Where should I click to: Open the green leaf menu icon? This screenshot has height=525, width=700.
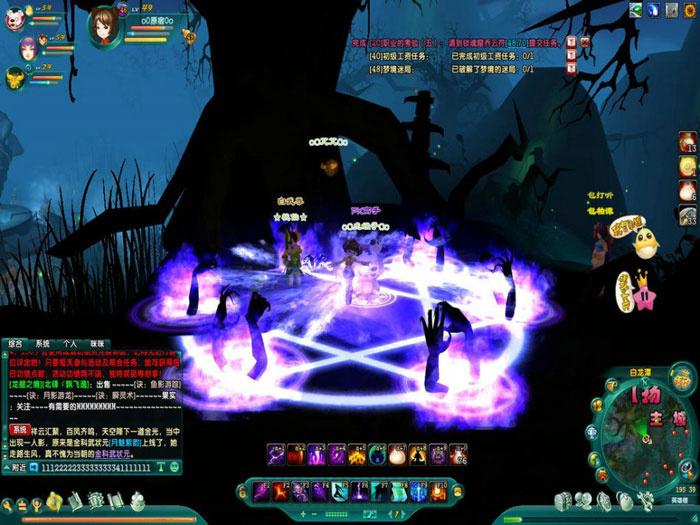point(636,10)
